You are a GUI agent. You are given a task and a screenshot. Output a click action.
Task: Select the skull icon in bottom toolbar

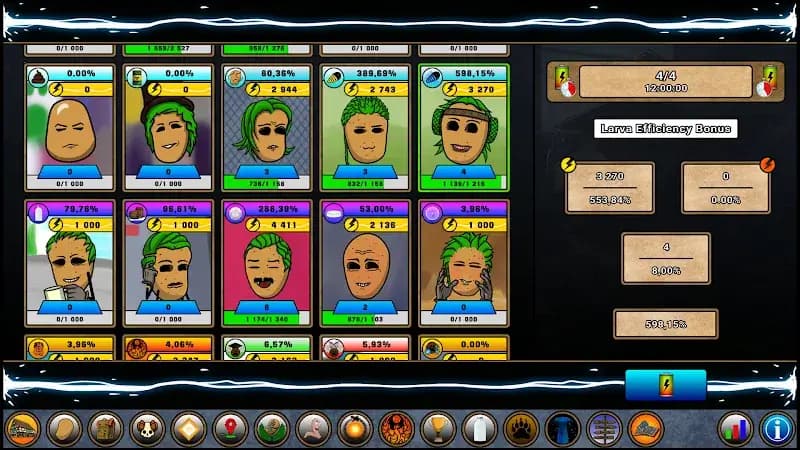point(147,428)
